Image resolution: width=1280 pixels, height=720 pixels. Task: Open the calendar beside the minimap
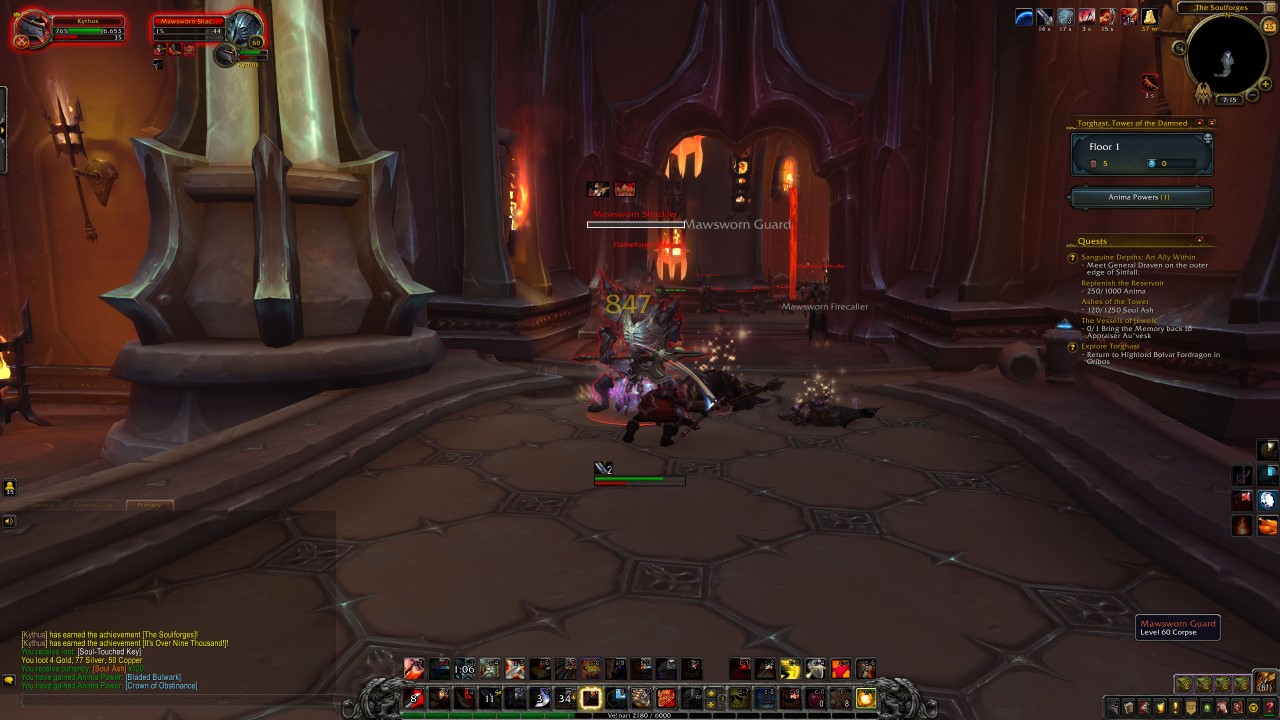[x=1269, y=26]
